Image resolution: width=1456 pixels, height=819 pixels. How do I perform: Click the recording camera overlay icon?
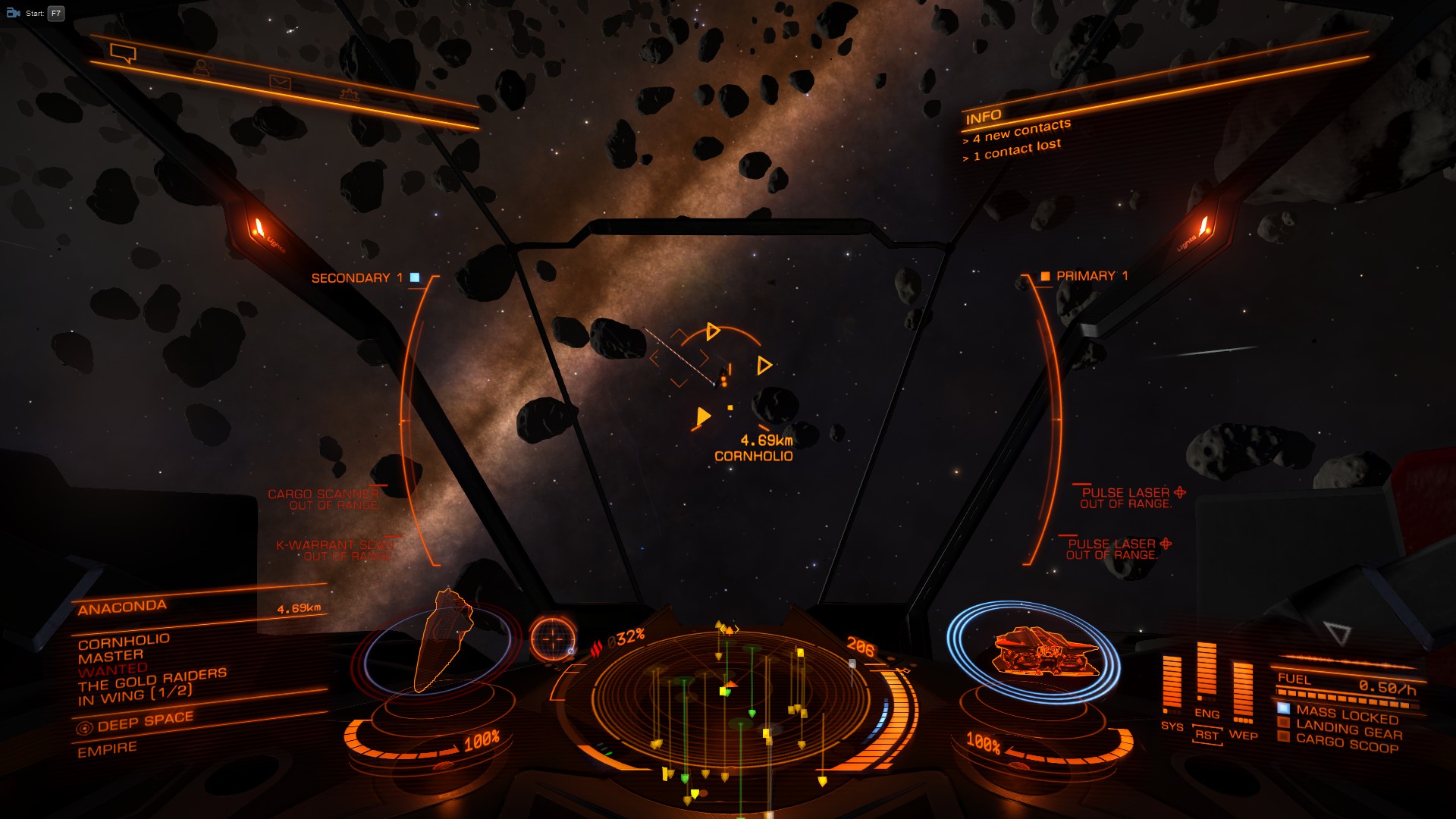pos(13,13)
